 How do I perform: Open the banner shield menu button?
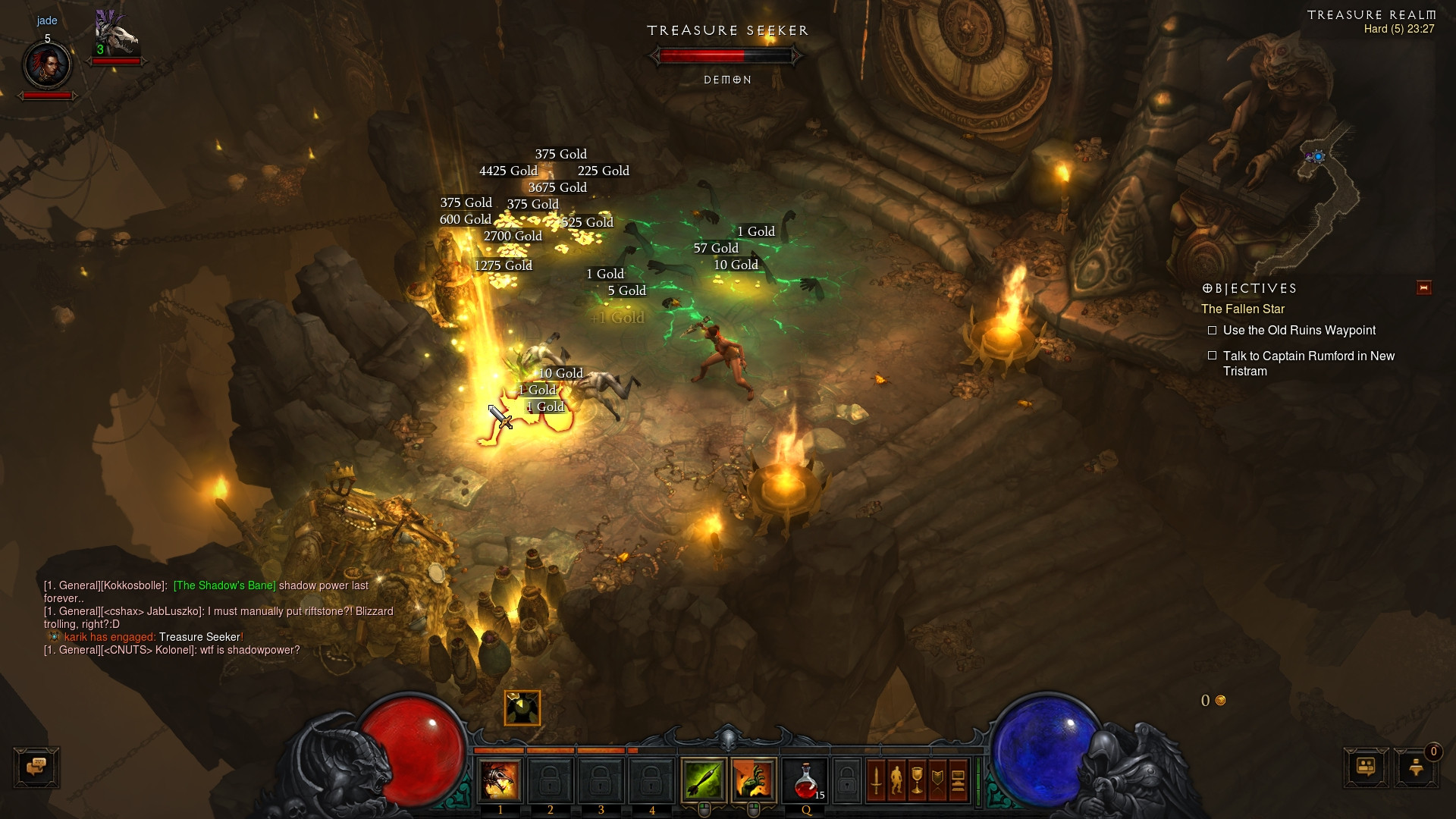[x=937, y=780]
